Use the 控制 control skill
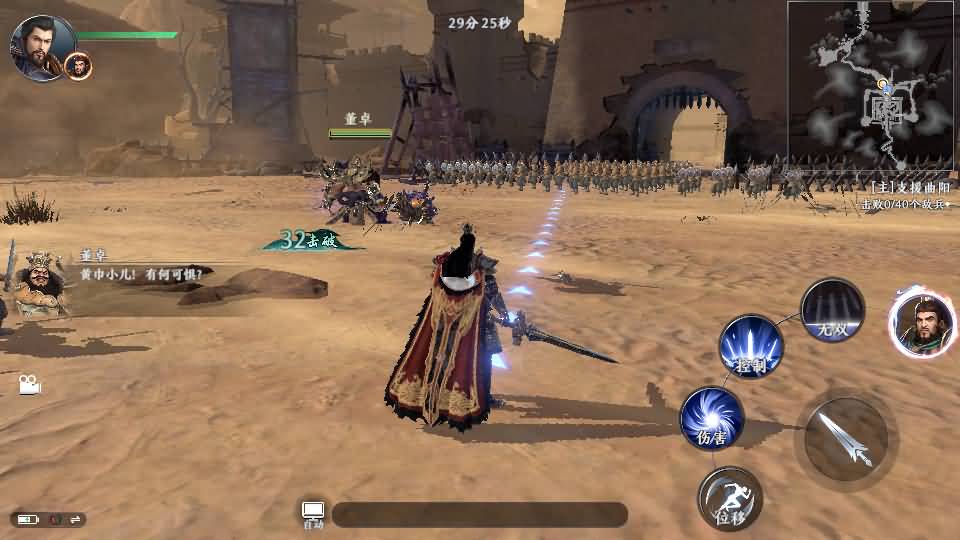 (751, 347)
